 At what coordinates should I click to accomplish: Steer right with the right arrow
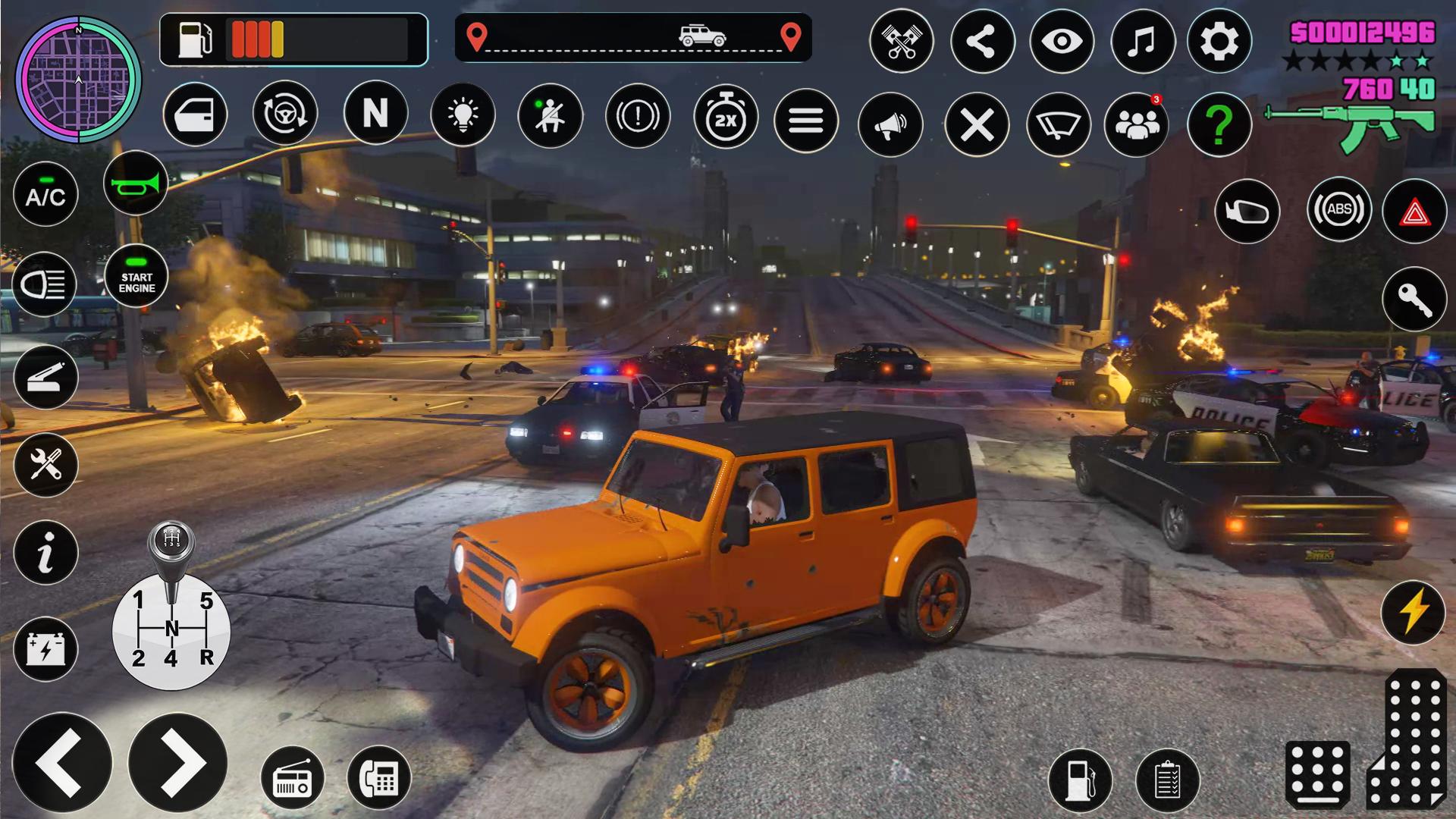178,762
